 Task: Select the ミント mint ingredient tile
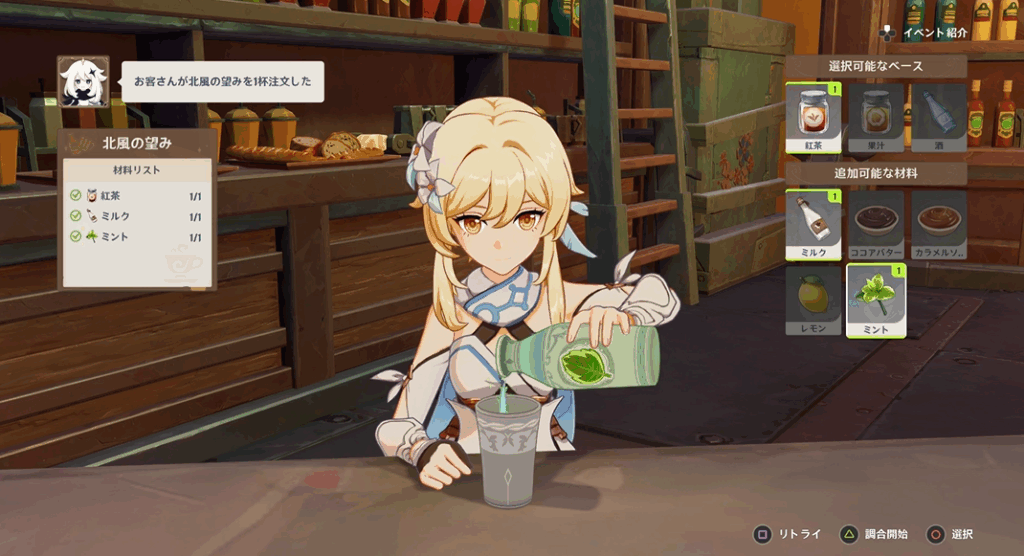pos(876,301)
